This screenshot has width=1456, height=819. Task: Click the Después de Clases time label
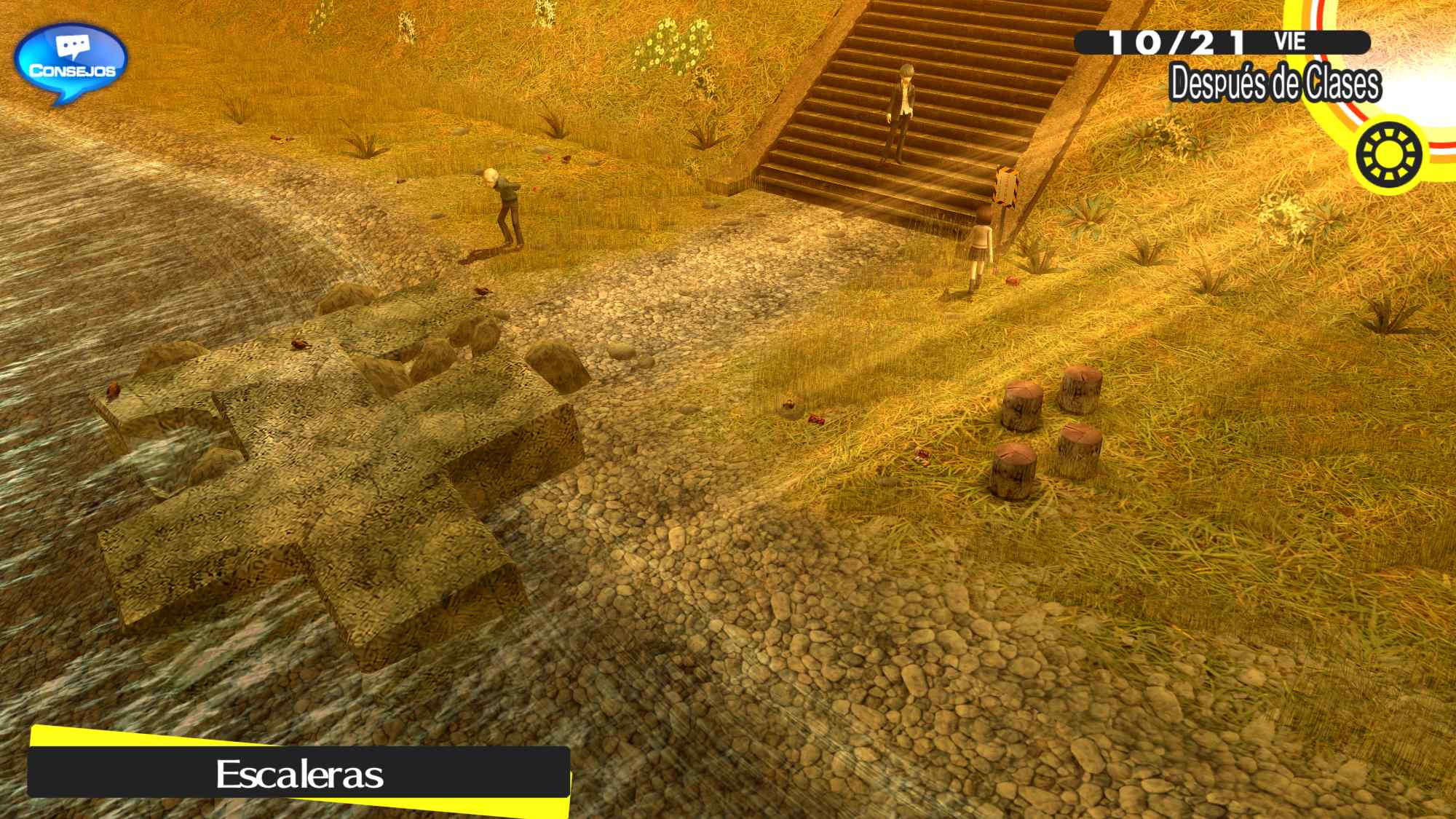1275,82
